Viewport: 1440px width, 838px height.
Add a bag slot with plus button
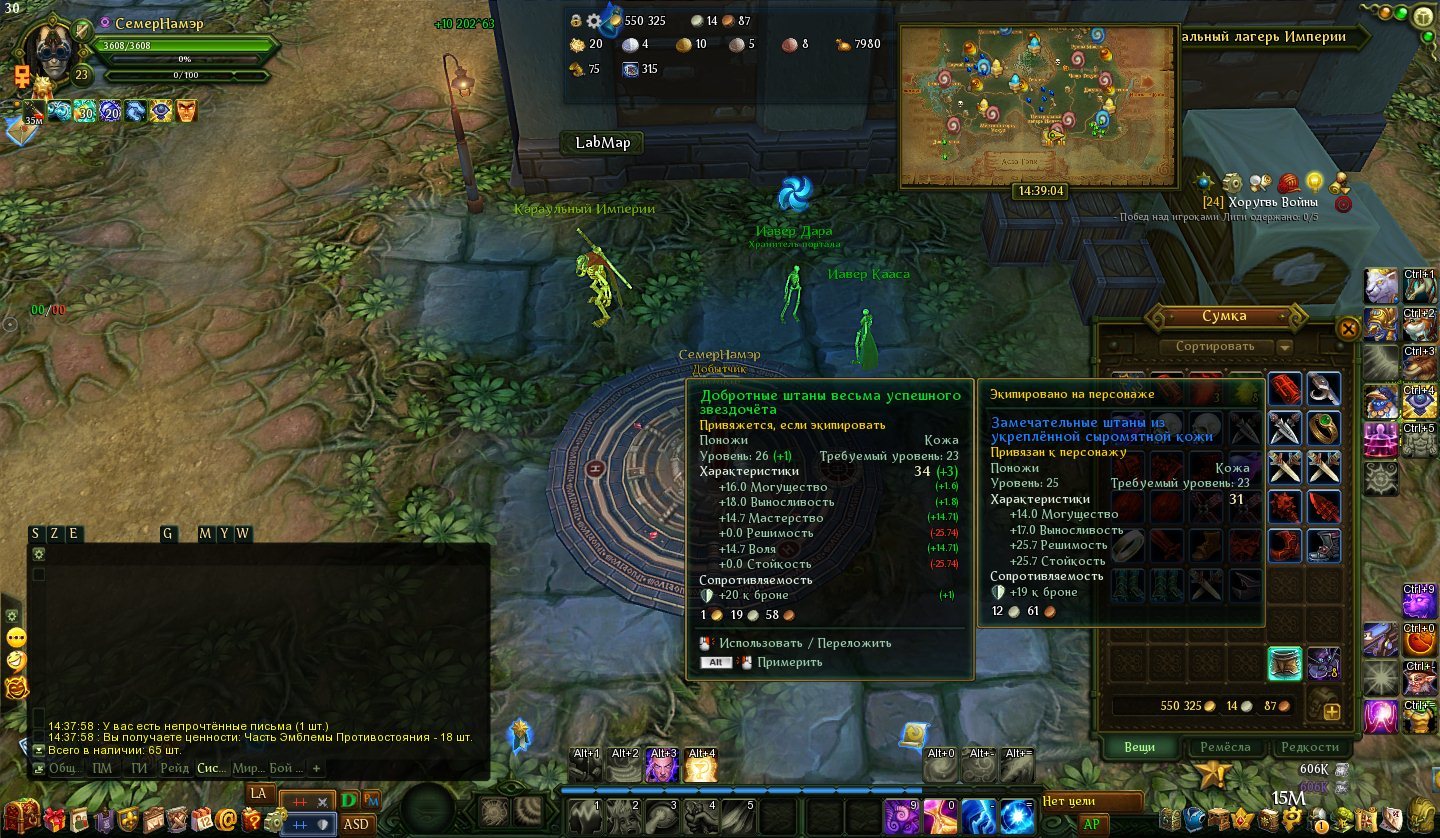pos(1332,712)
